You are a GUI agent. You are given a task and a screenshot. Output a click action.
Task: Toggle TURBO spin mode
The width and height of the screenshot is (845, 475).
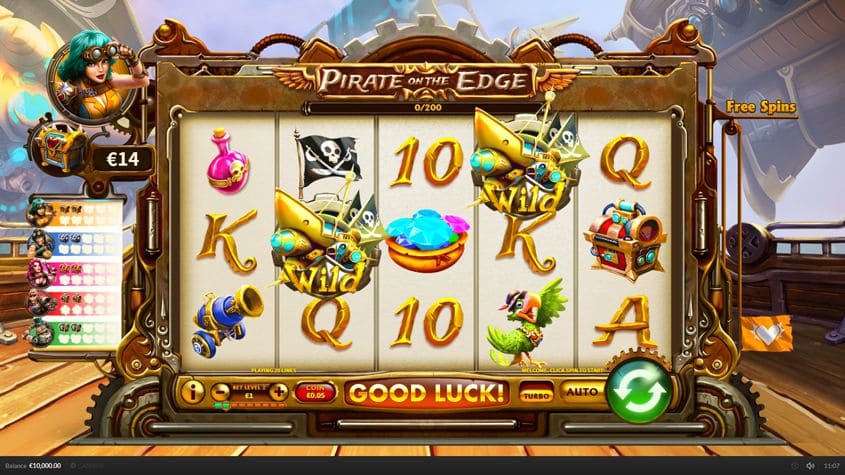536,393
